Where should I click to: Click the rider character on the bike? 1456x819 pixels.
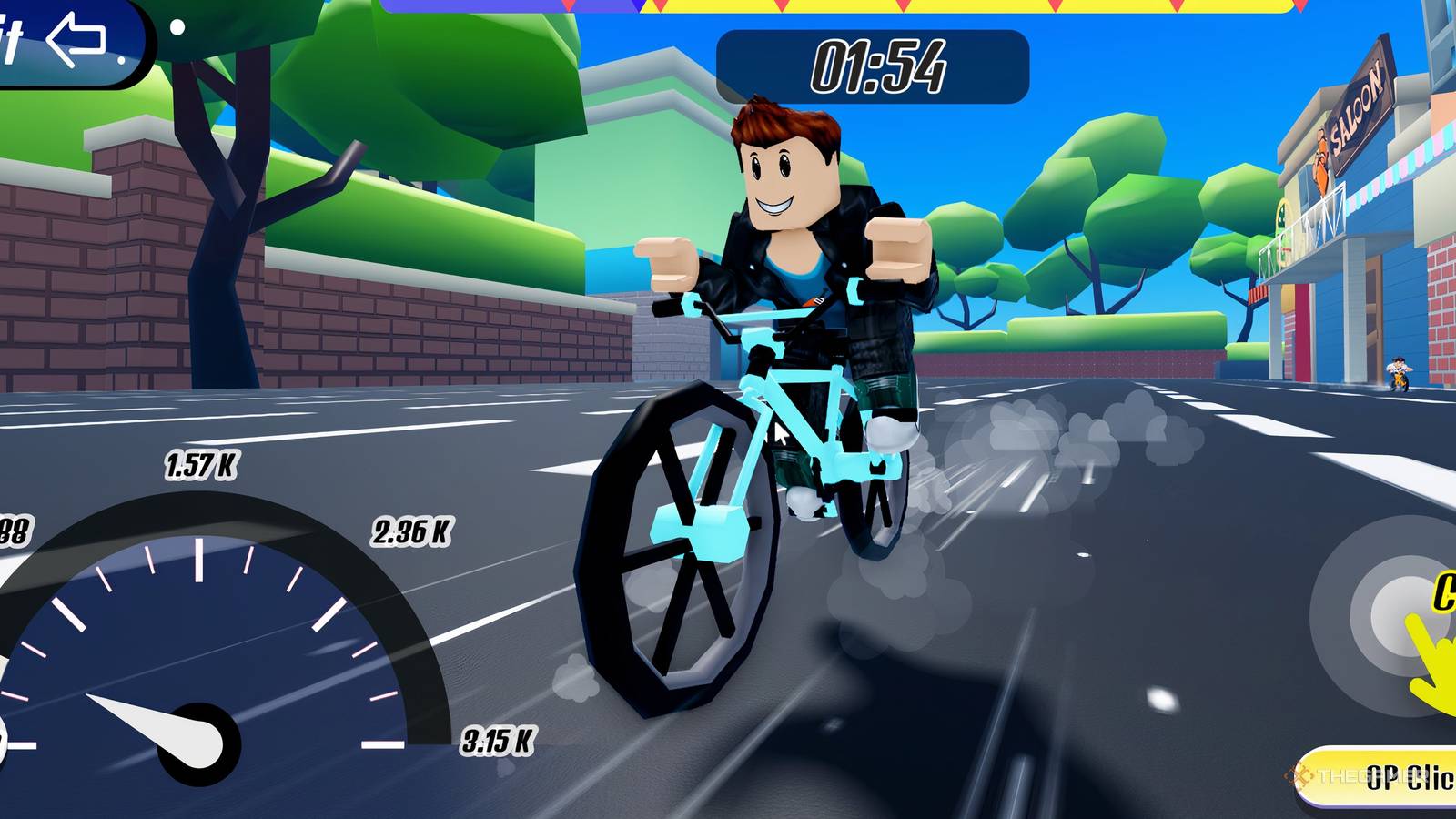(x=787, y=209)
